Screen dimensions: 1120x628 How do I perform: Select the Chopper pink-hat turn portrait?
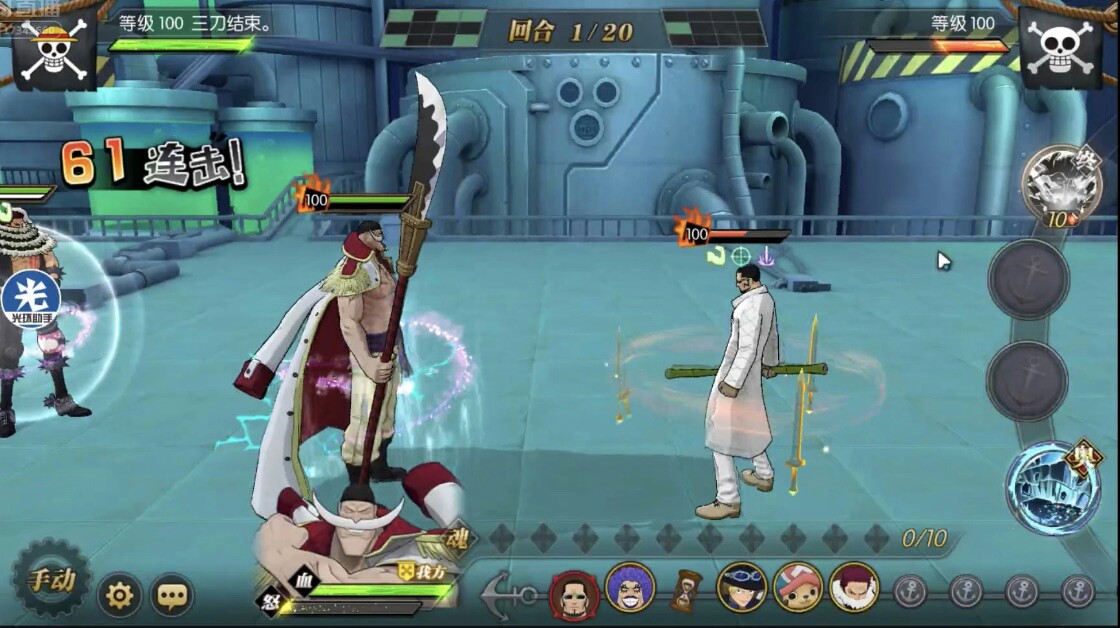coord(798,588)
